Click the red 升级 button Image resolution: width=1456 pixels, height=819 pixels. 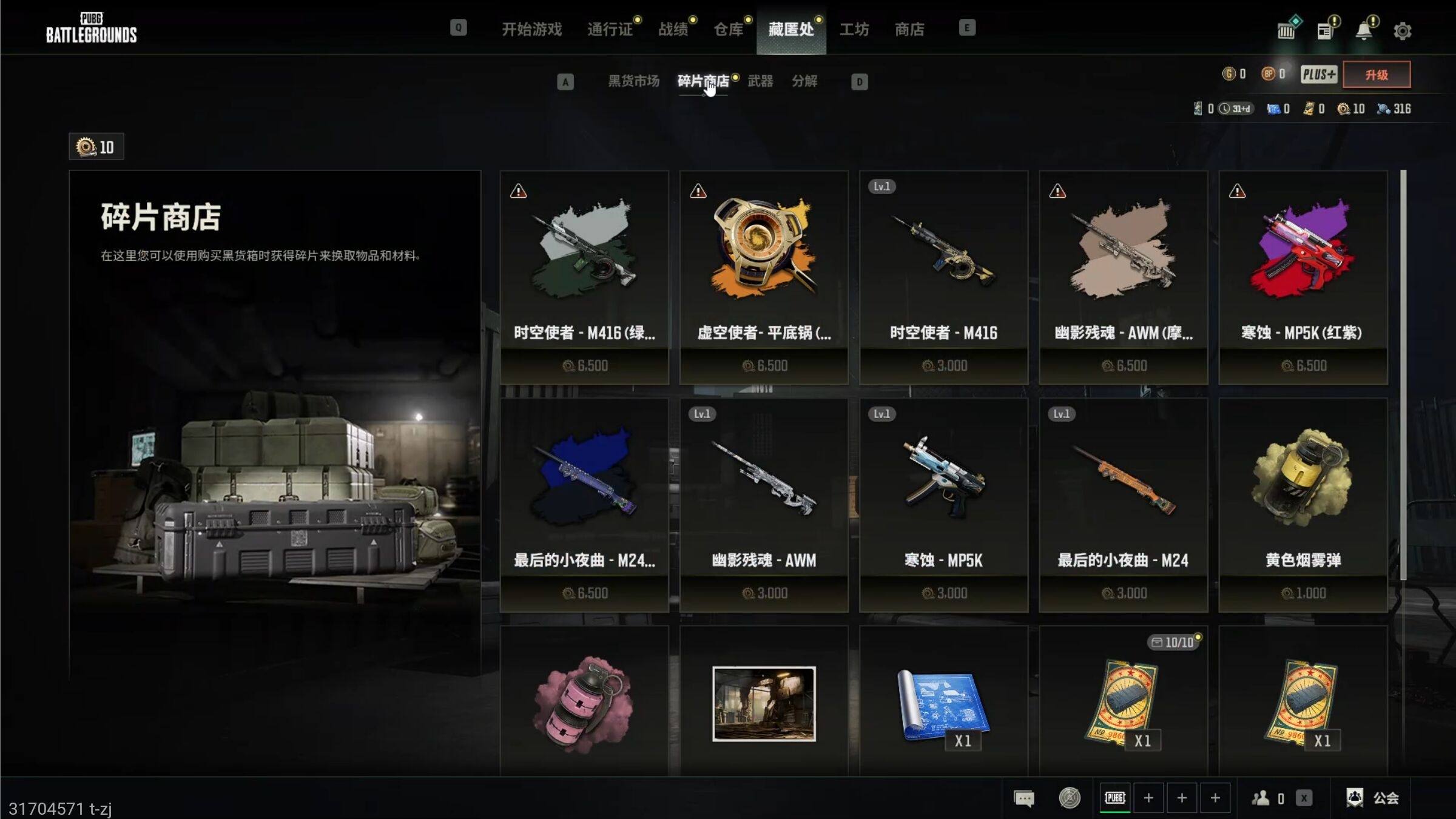coord(1377,75)
